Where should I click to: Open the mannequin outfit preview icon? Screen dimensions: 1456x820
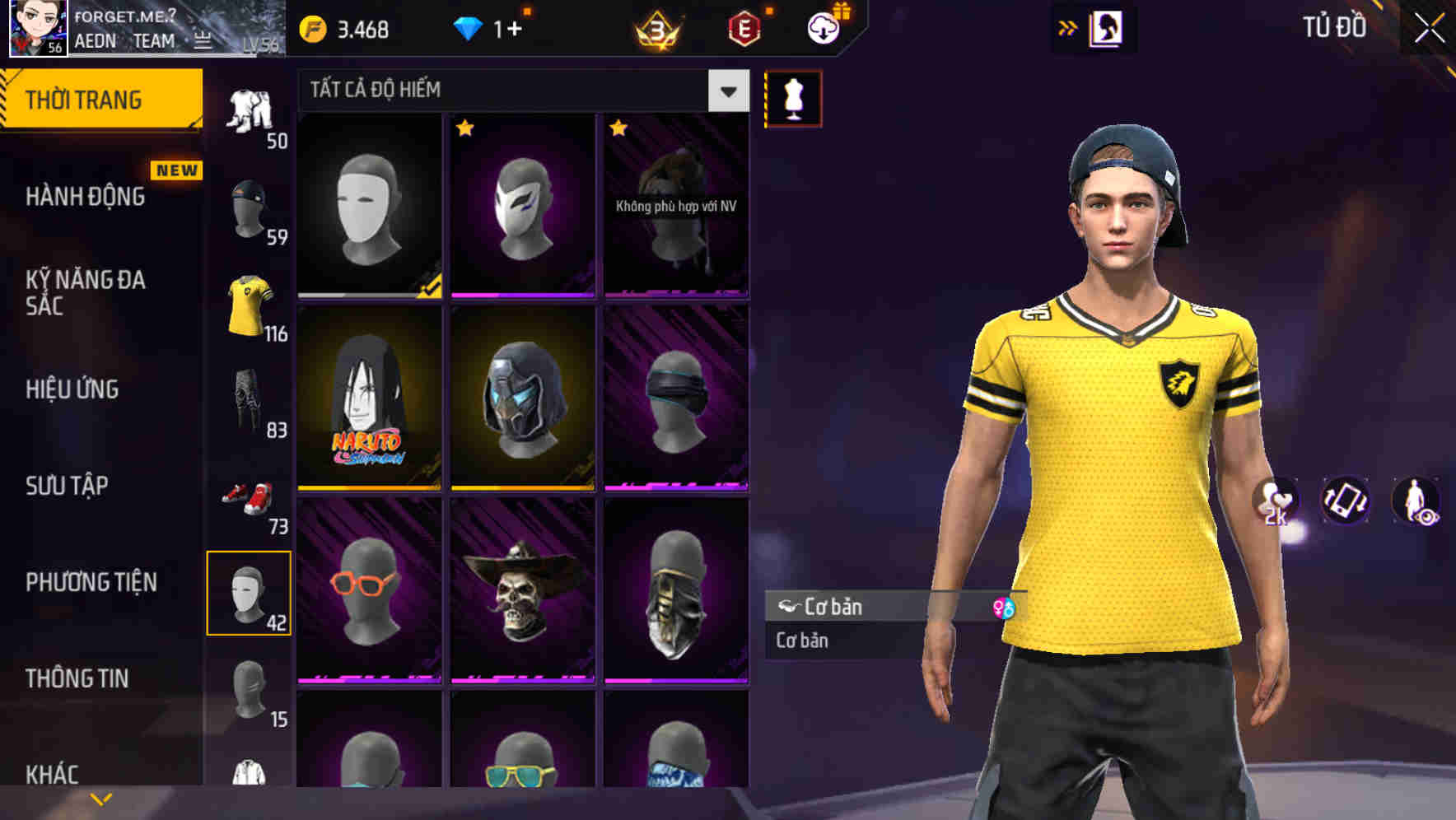point(792,98)
